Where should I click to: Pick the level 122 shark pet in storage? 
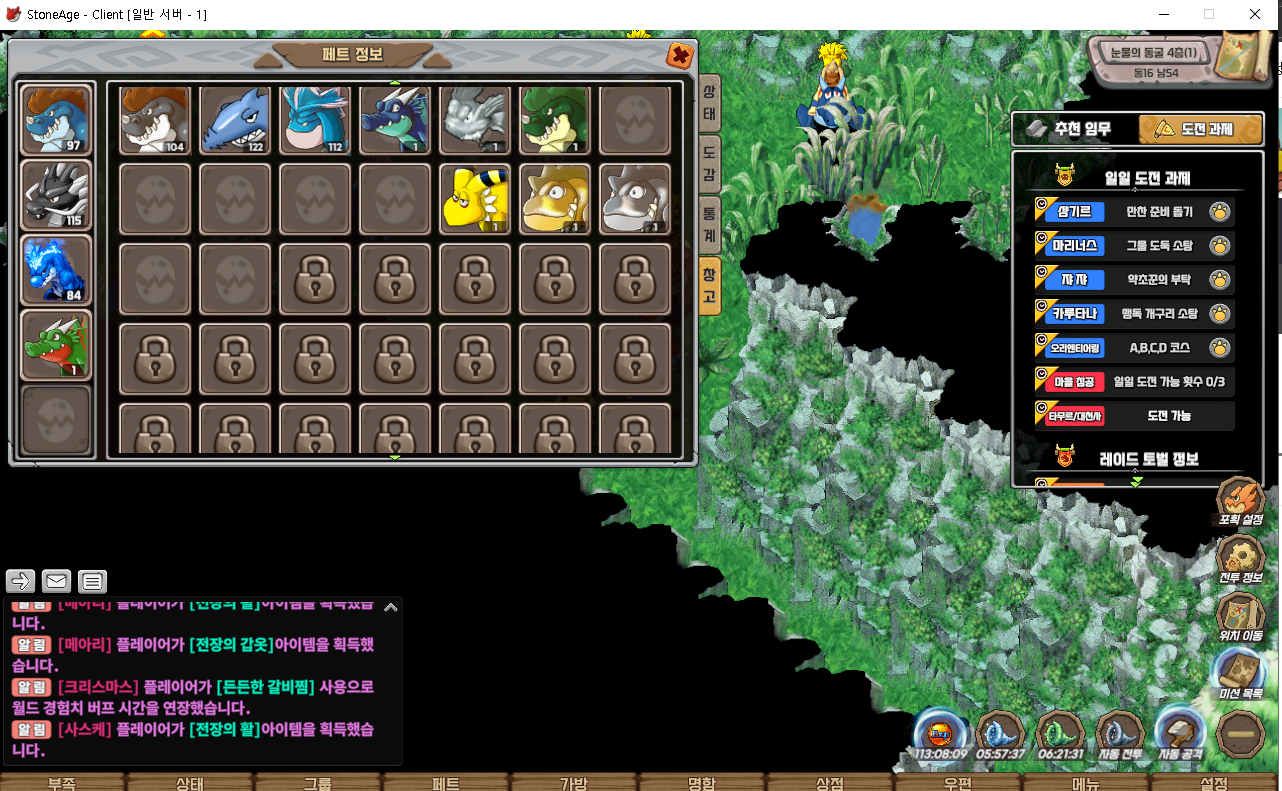(235, 120)
